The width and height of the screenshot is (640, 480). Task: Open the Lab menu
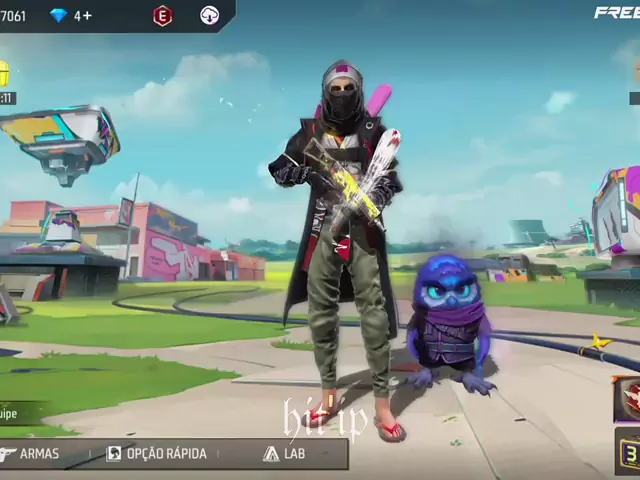284,454
